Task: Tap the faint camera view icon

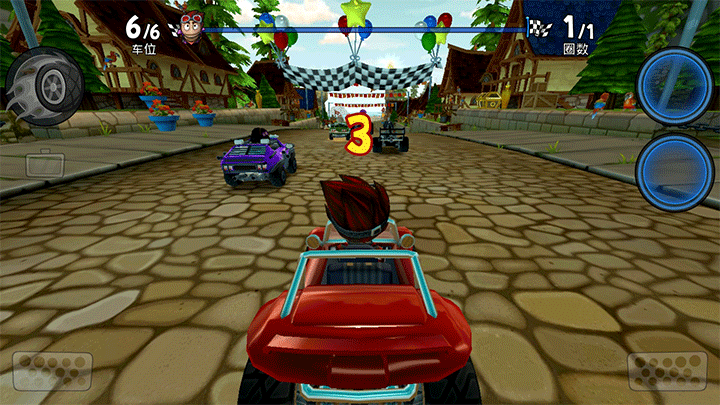Action: click(x=44, y=163)
